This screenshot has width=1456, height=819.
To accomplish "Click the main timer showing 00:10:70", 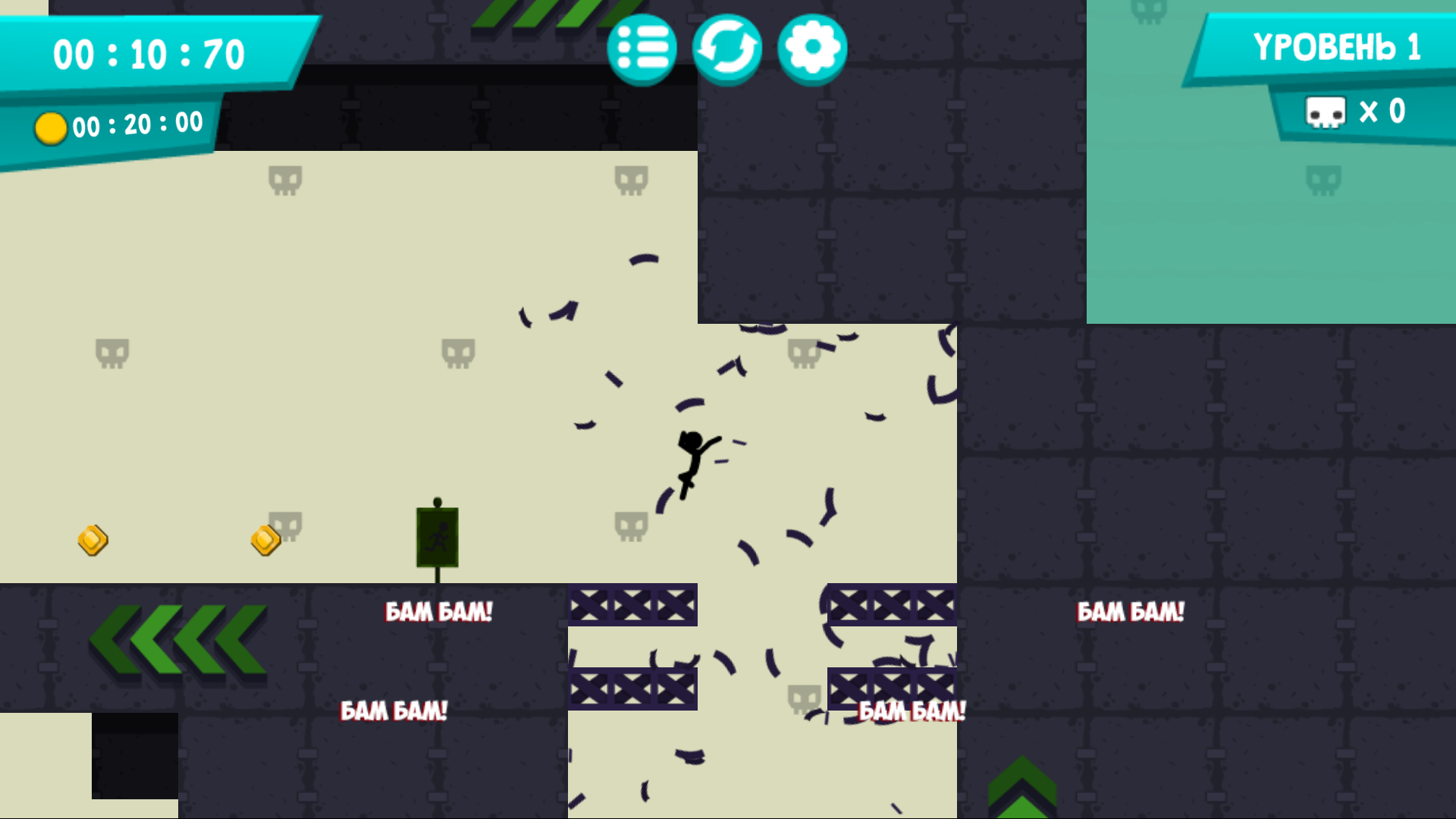I will (149, 53).
